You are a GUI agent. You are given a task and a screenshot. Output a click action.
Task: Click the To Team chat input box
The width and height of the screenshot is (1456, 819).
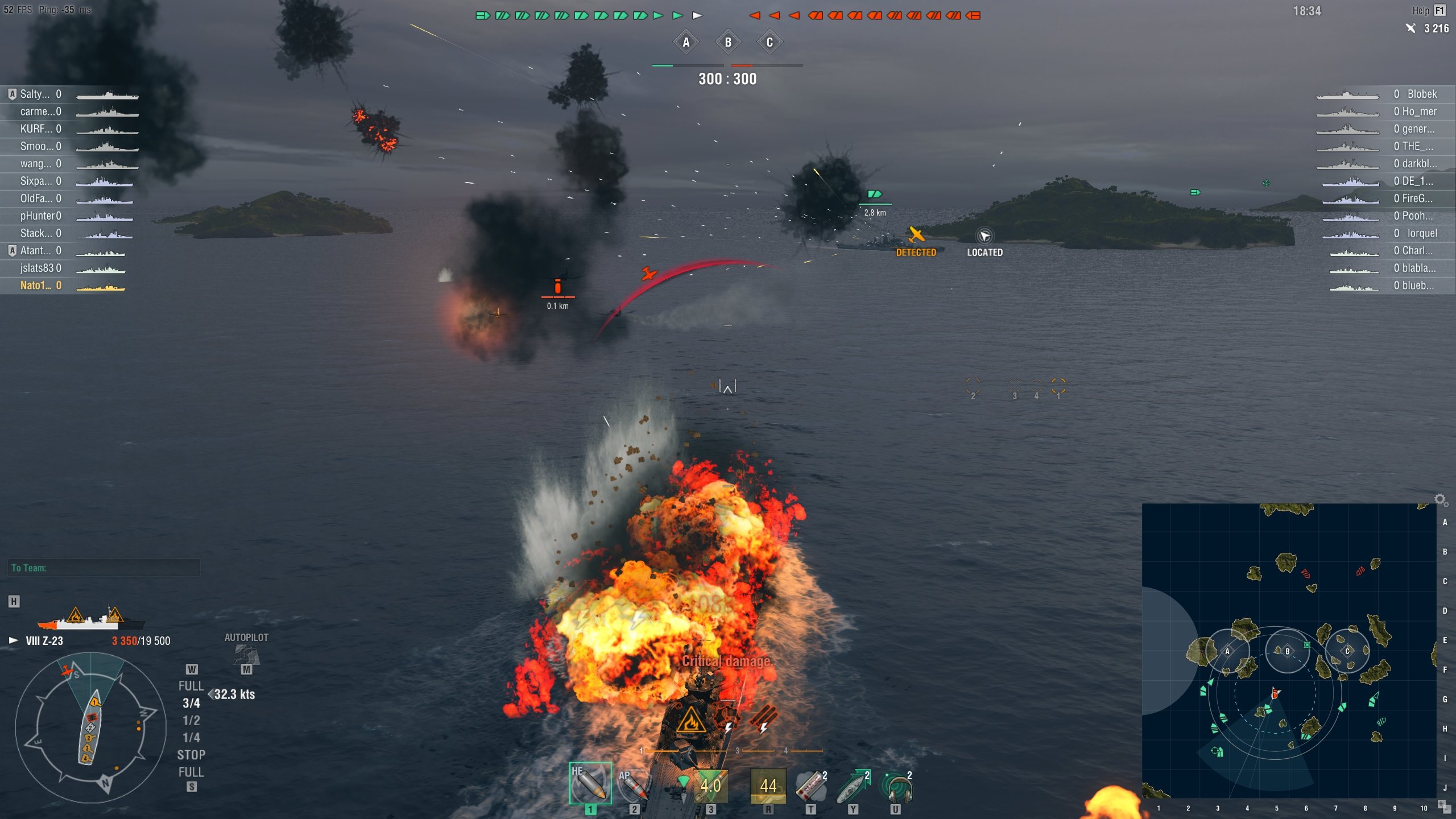tap(104, 568)
